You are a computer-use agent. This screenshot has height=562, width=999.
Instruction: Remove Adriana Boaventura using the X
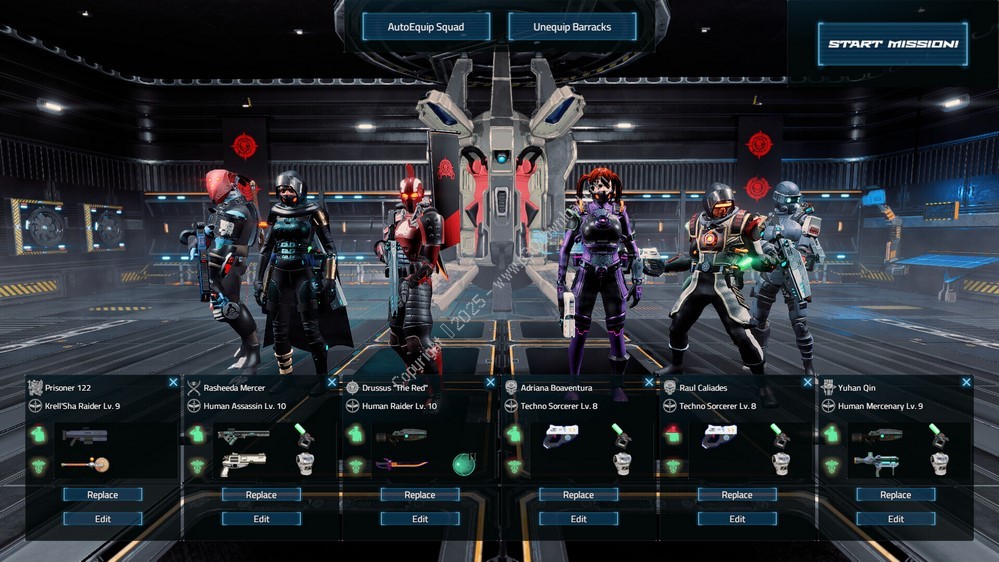pyautogui.click(x=649, y=383)
